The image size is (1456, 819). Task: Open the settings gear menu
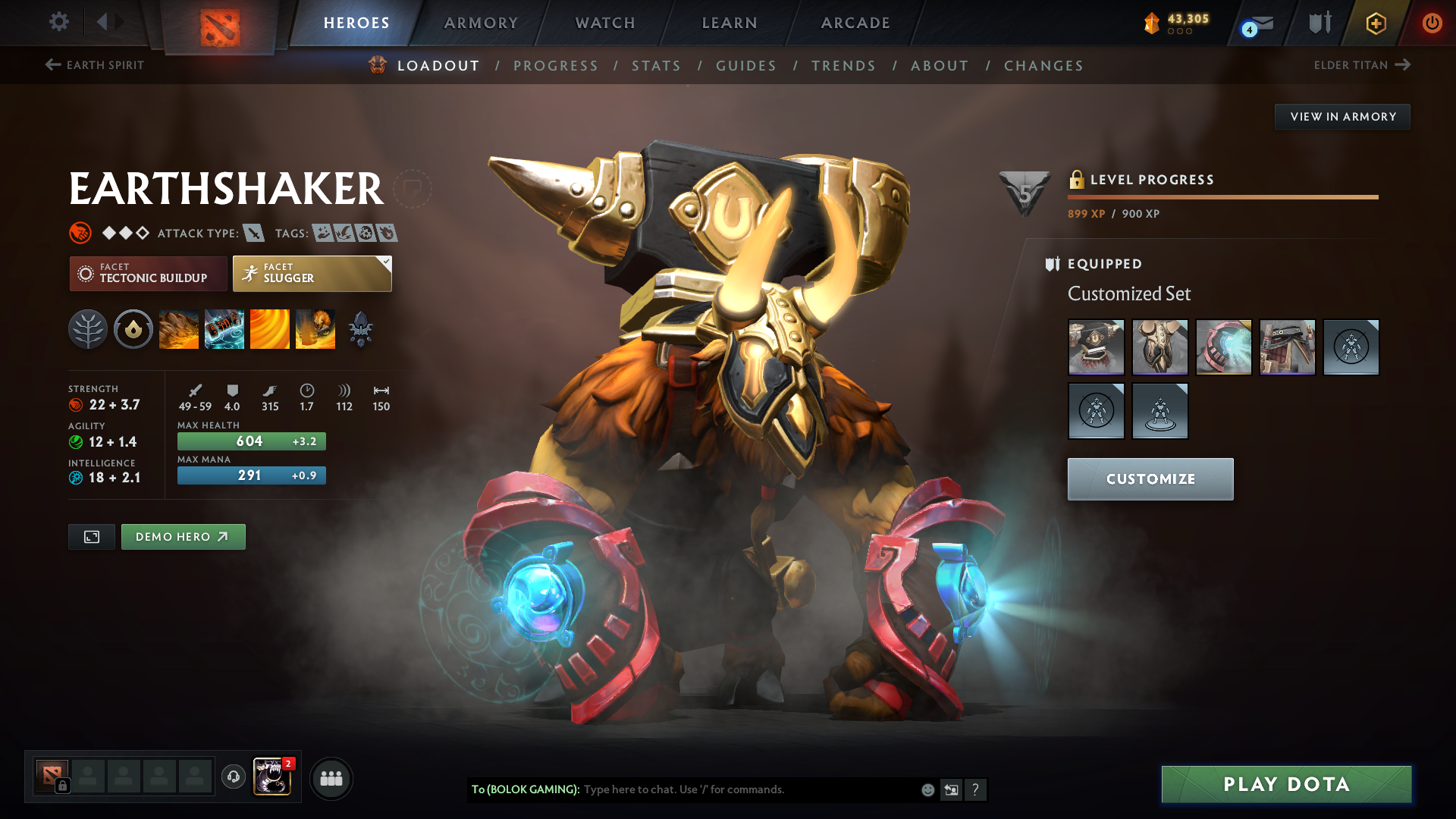[x=59, y=22]
